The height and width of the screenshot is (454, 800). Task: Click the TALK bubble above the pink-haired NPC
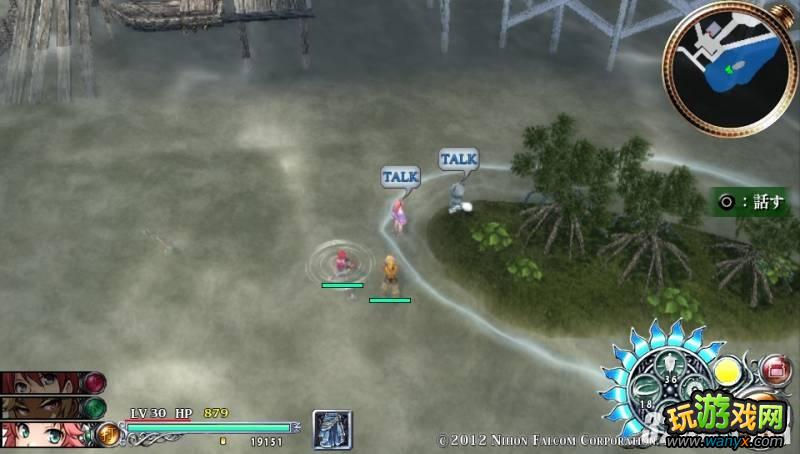(x=400, y=176)
